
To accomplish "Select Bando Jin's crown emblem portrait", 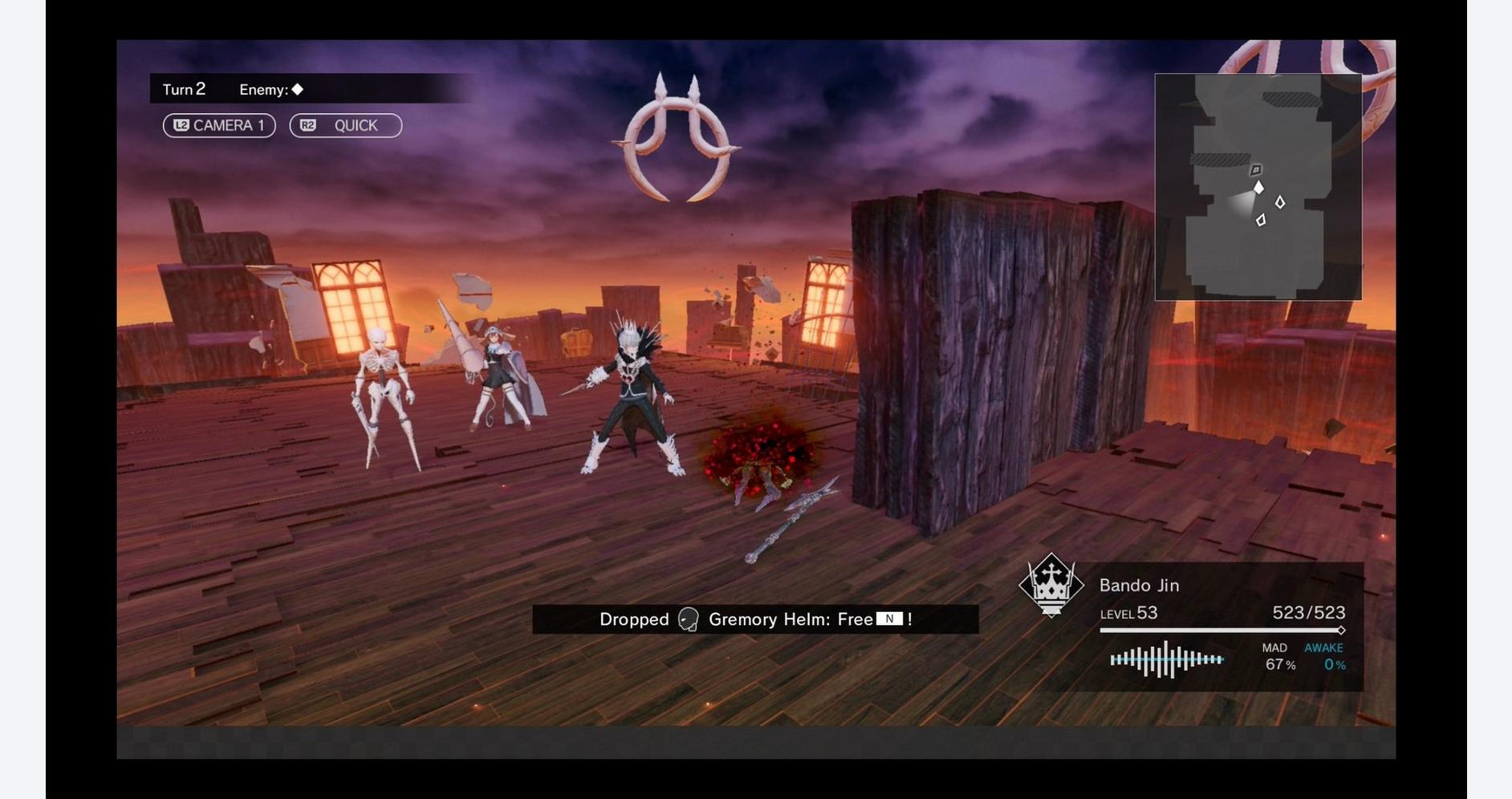I will pyautogui.click(x=1051, y=585).
